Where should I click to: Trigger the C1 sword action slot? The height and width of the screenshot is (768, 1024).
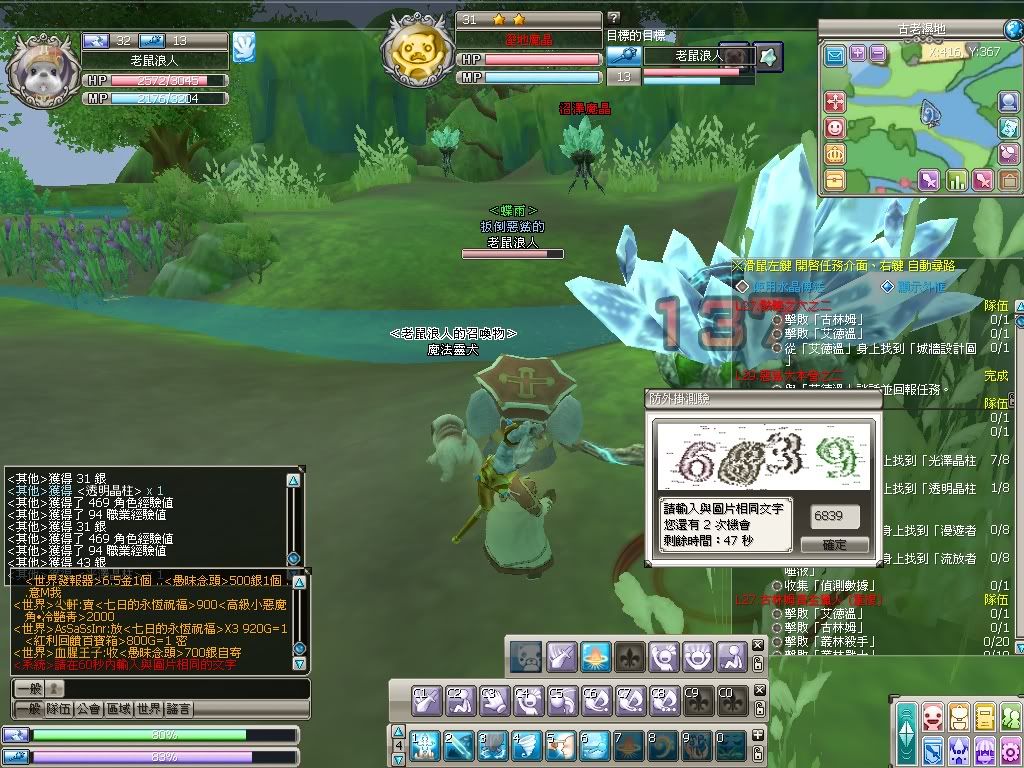(x=426, y=699)
